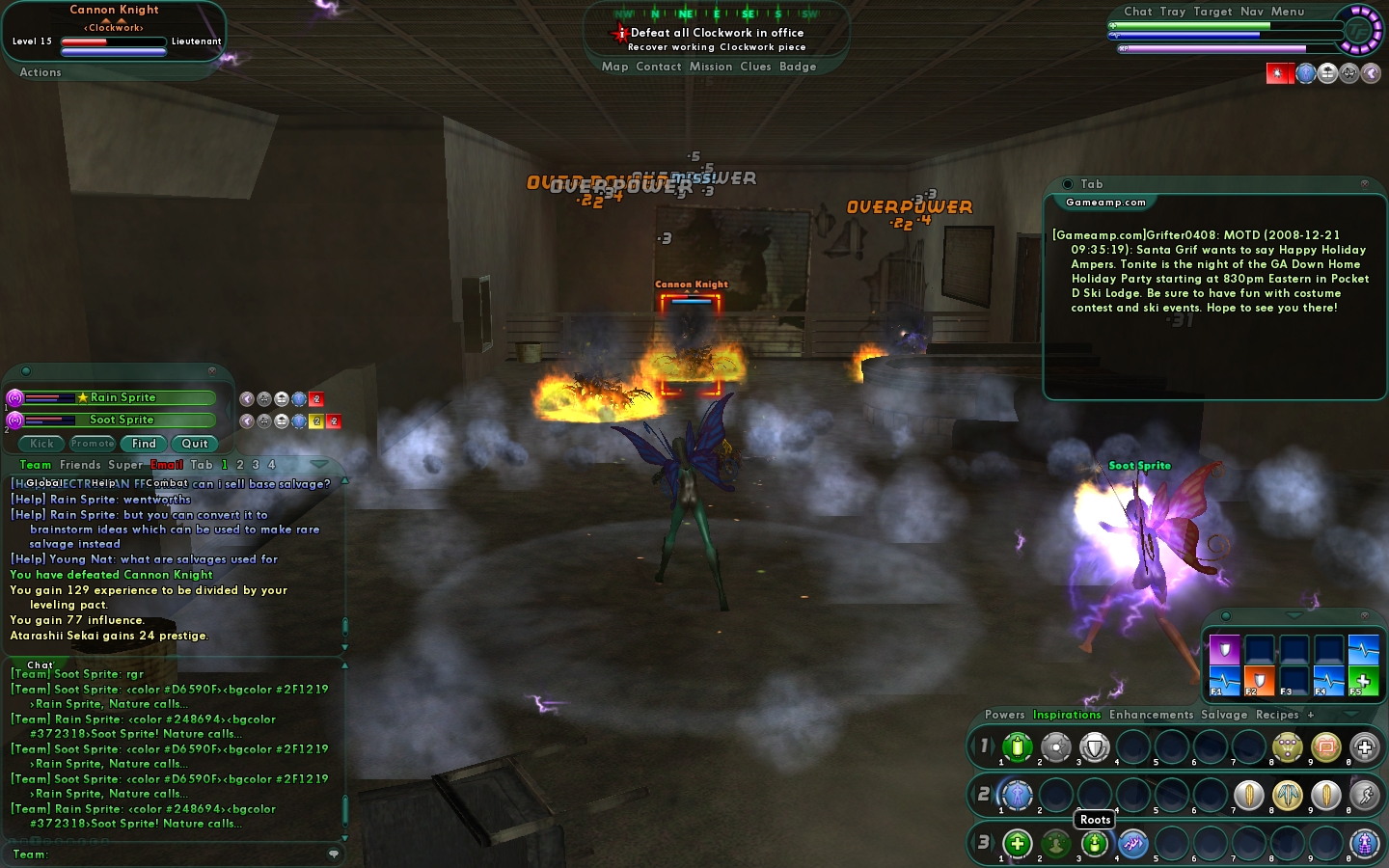The height and width of the screenshot is (868, 1389).
Task: Open the Badge window
Action: pyautogui.click(x=798, y=67)
